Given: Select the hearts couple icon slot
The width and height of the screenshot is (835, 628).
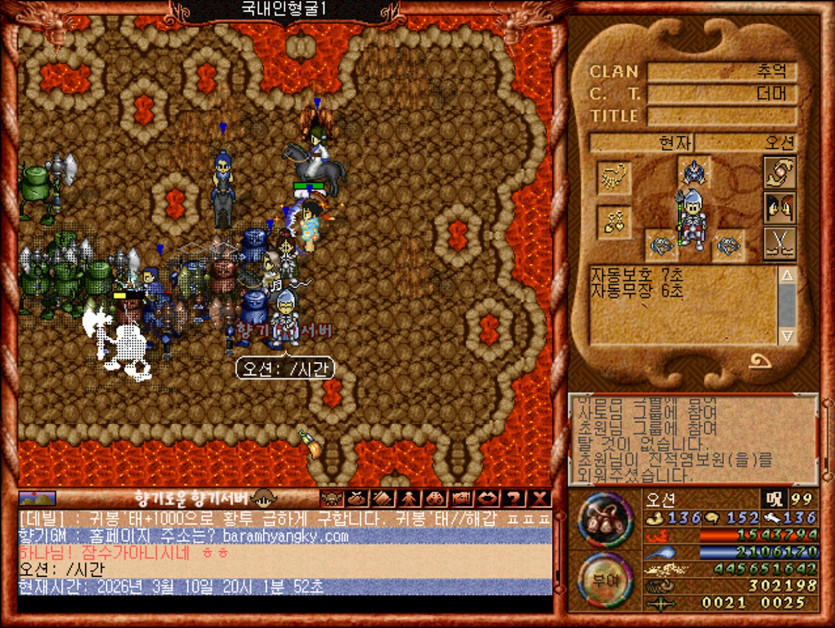Looking at the screenshot, I should [612, 221].
